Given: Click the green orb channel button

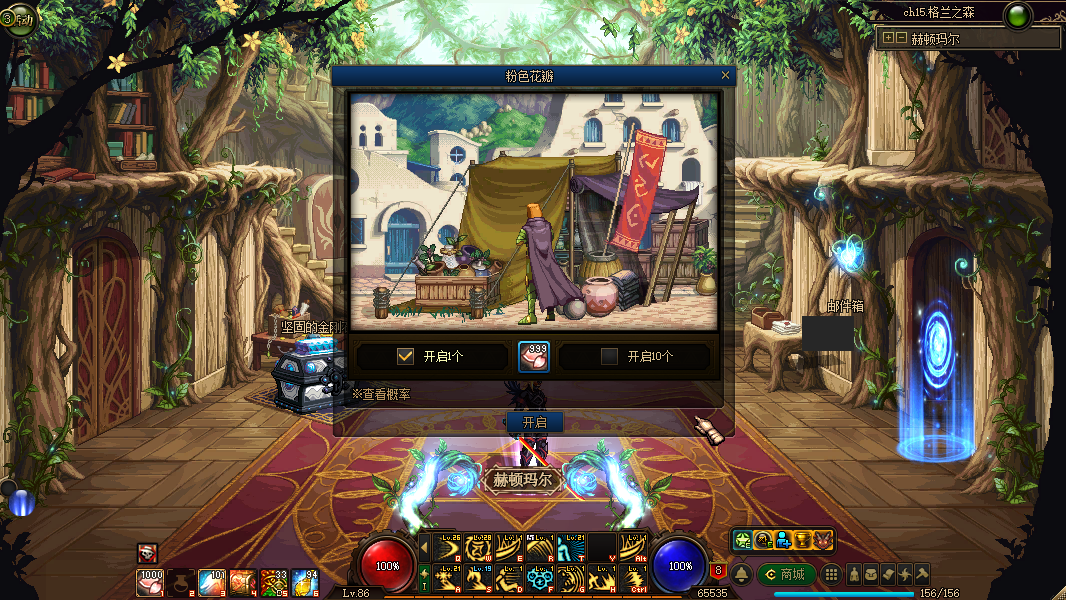Looking at the screenshot, I should [x=1018, y=16].
